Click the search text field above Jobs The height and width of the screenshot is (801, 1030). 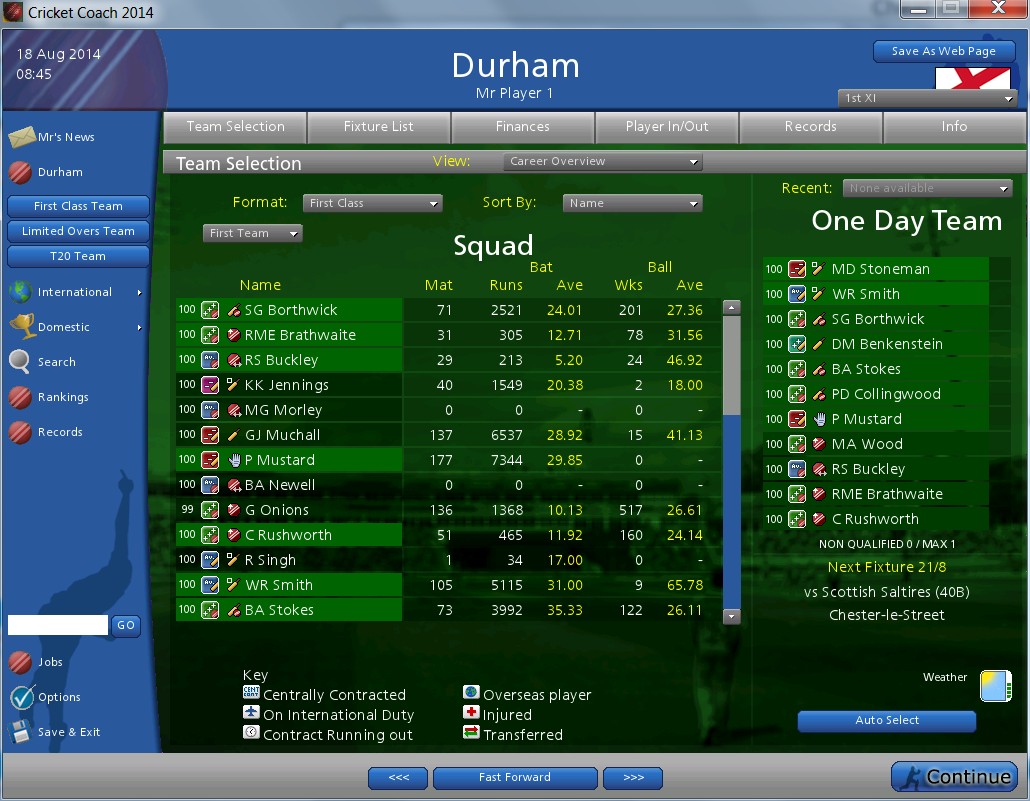pyautogui.click(x=58, y=625)
